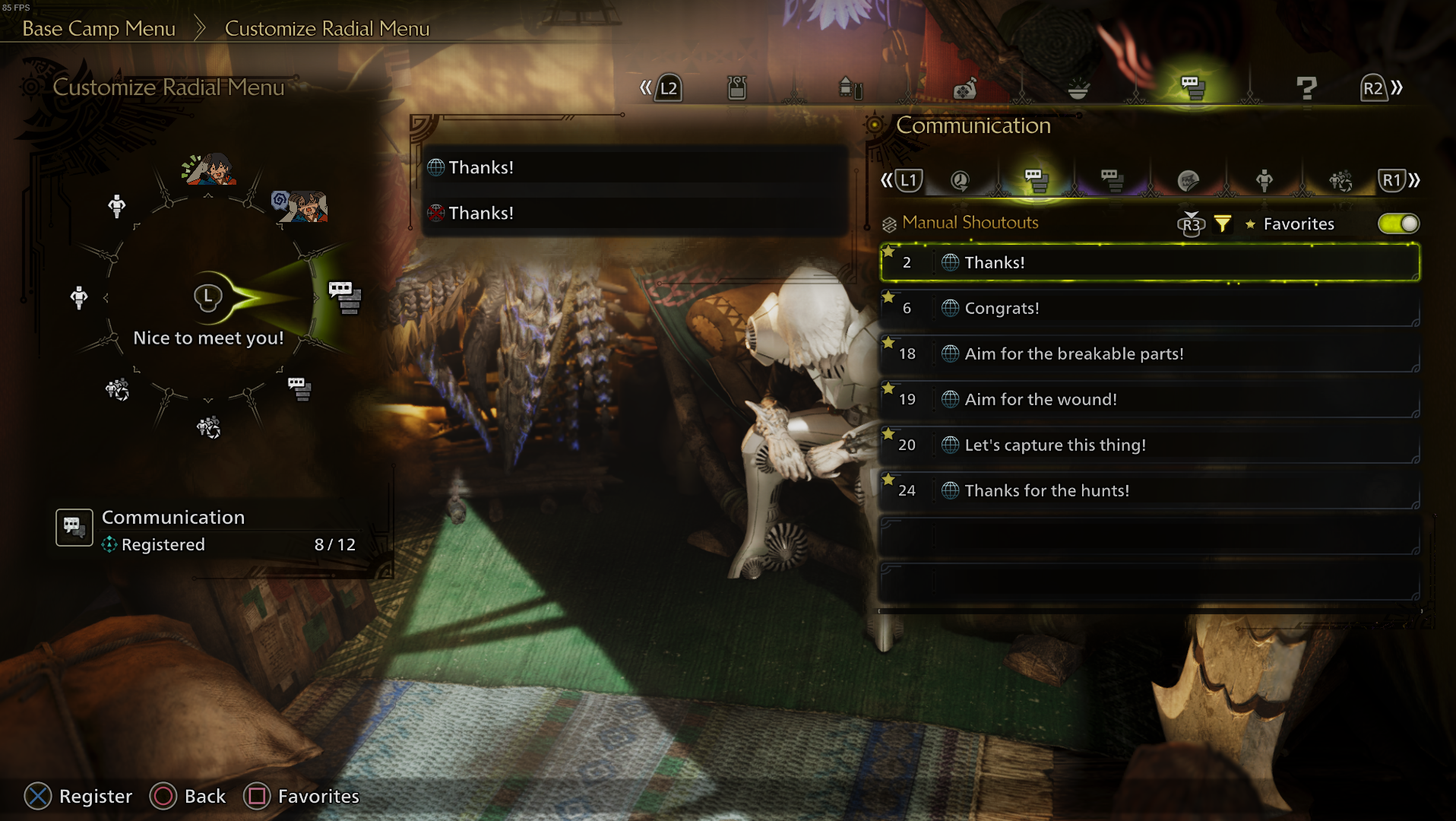Open the Help question mark category

[1307, 89]
